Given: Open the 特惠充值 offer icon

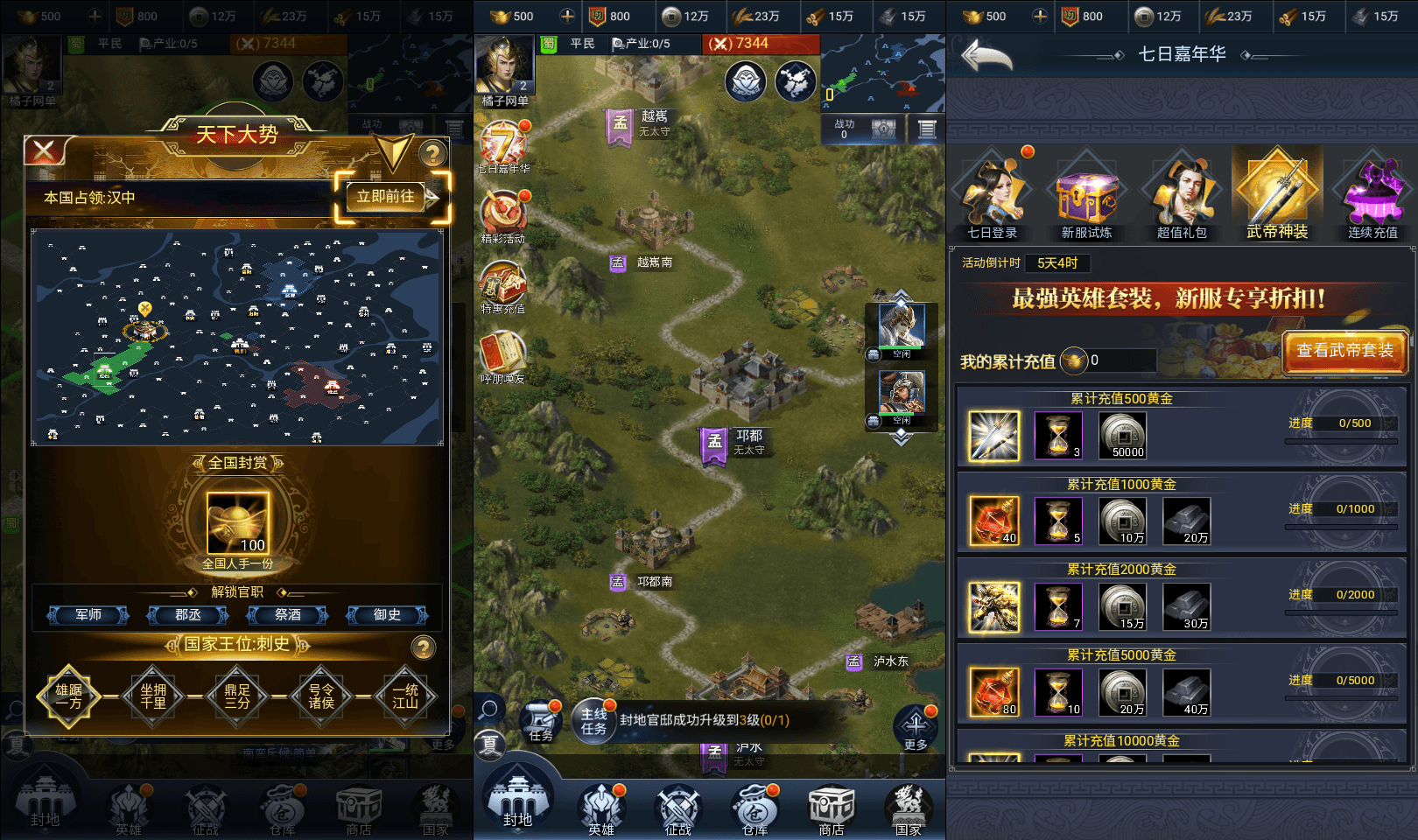Looking at the screenshot, I should (503, 285).
